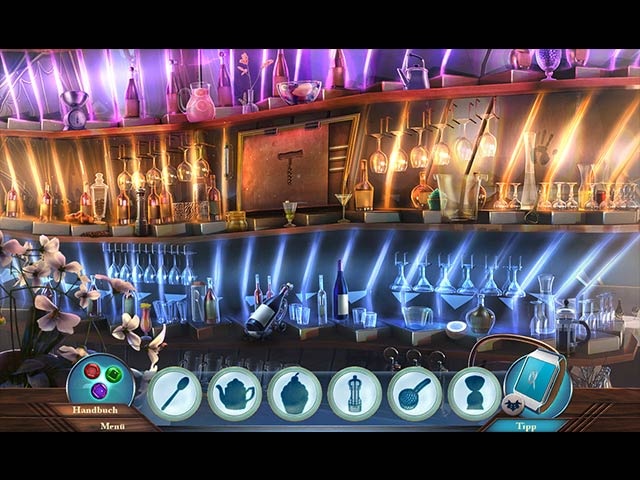Select the teapot silhouette slot
Screen dimensions: 640x480
click(234, 393)
